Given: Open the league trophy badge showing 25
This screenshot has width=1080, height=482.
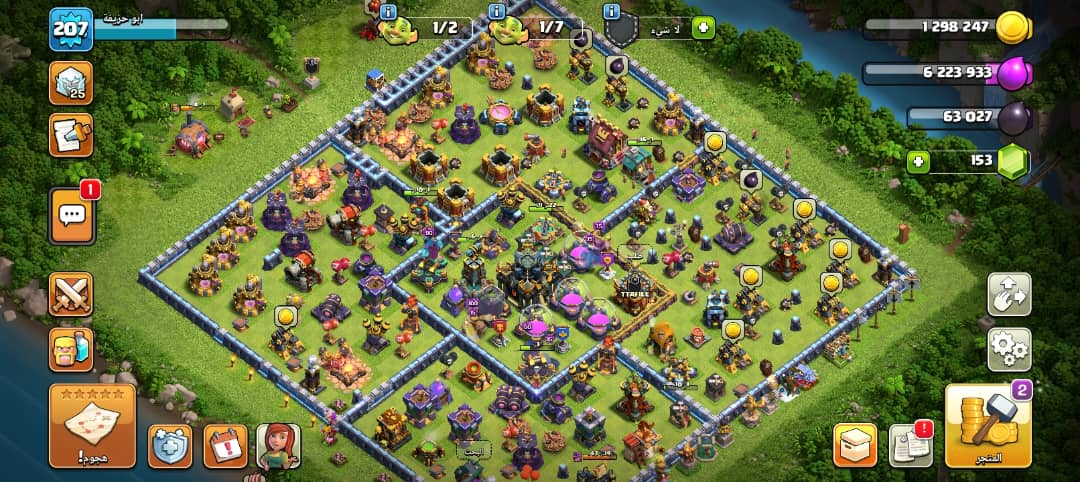Looking at the screenshot, I should pyautogui.click(x=71, y=83).
